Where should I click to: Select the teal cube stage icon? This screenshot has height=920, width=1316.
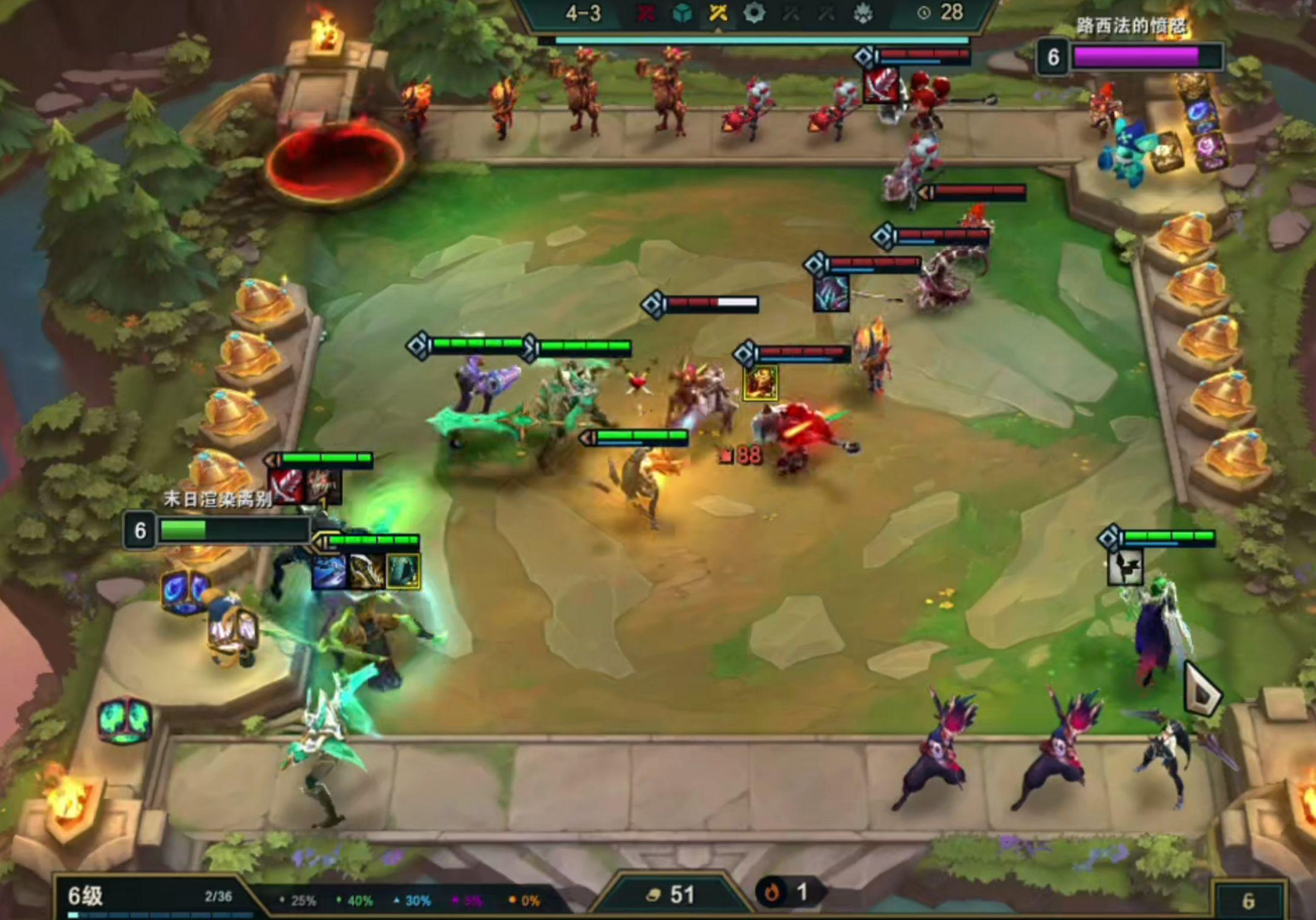tap(682, 13)
